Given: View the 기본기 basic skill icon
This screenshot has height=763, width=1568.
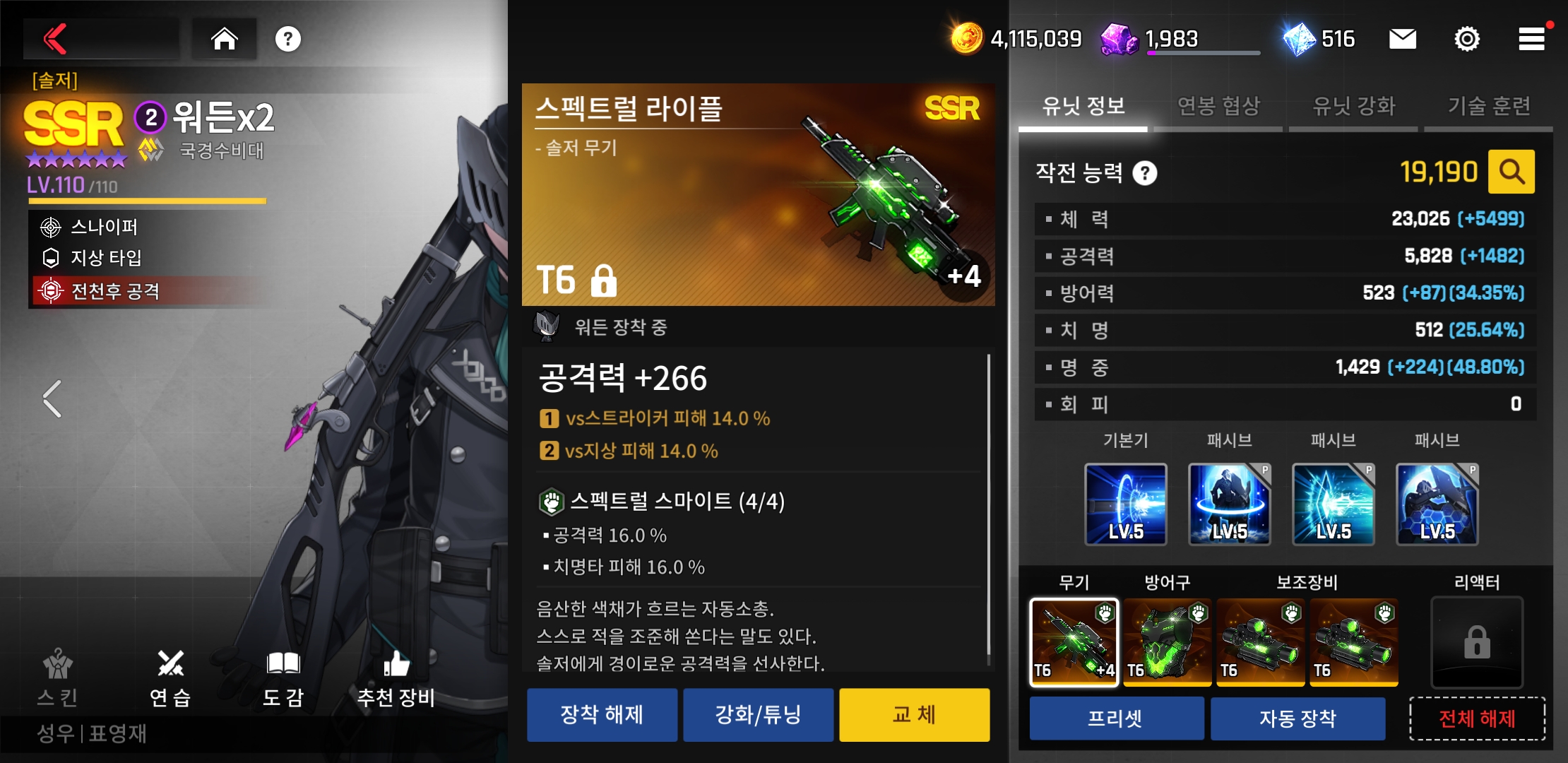Looking at the screenshot, I should [1125, 504].
